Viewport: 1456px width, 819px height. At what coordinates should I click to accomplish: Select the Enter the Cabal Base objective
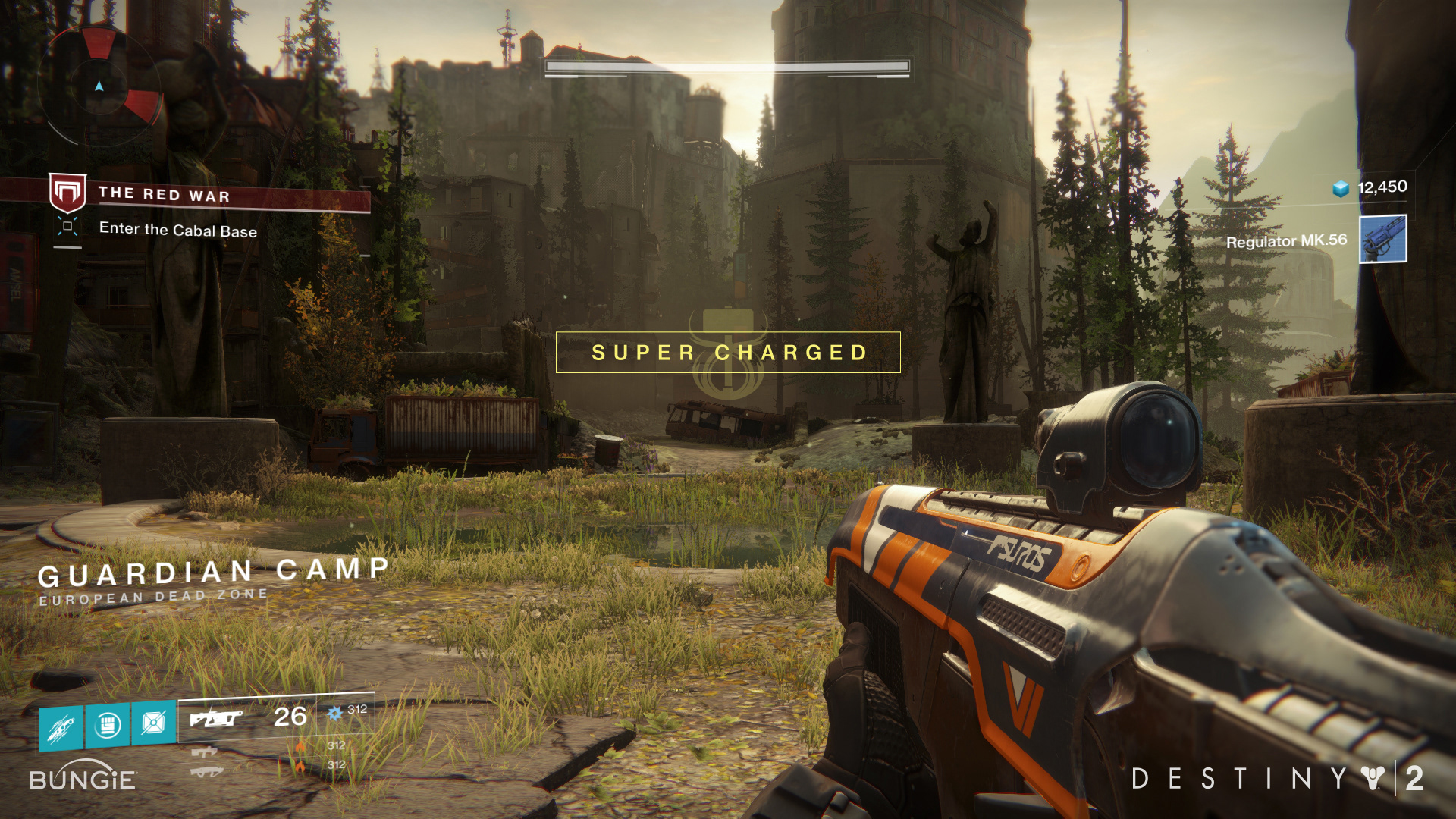pyautogui.click(x=177, y=230)
